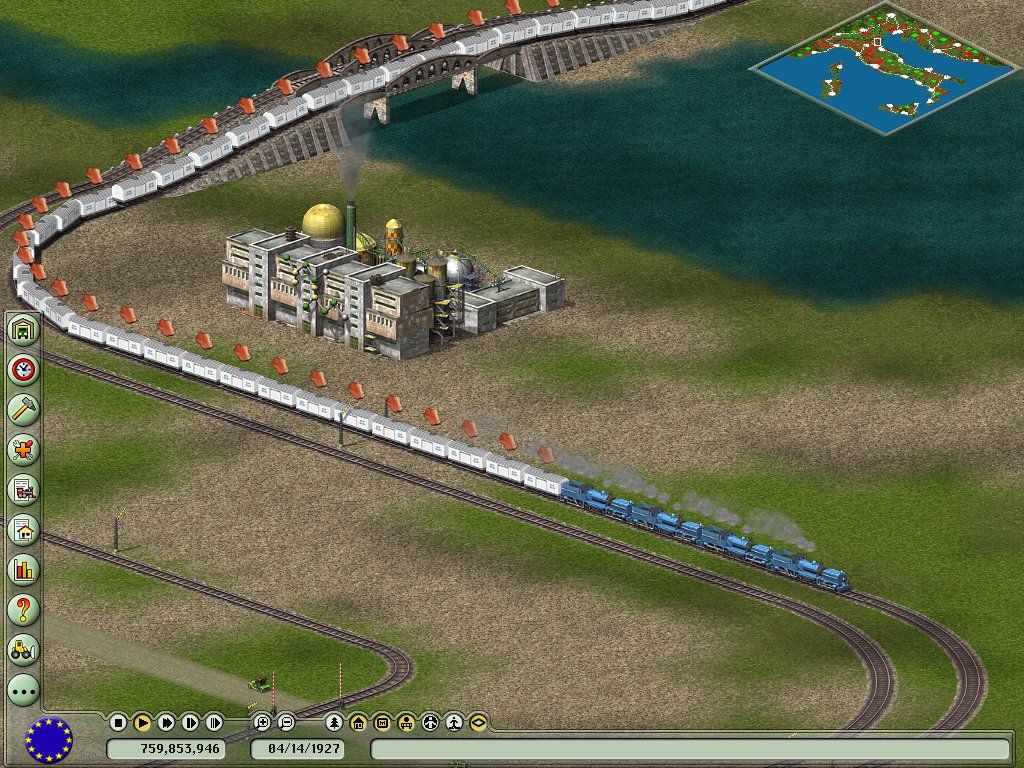
Task: View the bar chart statistics
Action: click(x=23, y=569)
